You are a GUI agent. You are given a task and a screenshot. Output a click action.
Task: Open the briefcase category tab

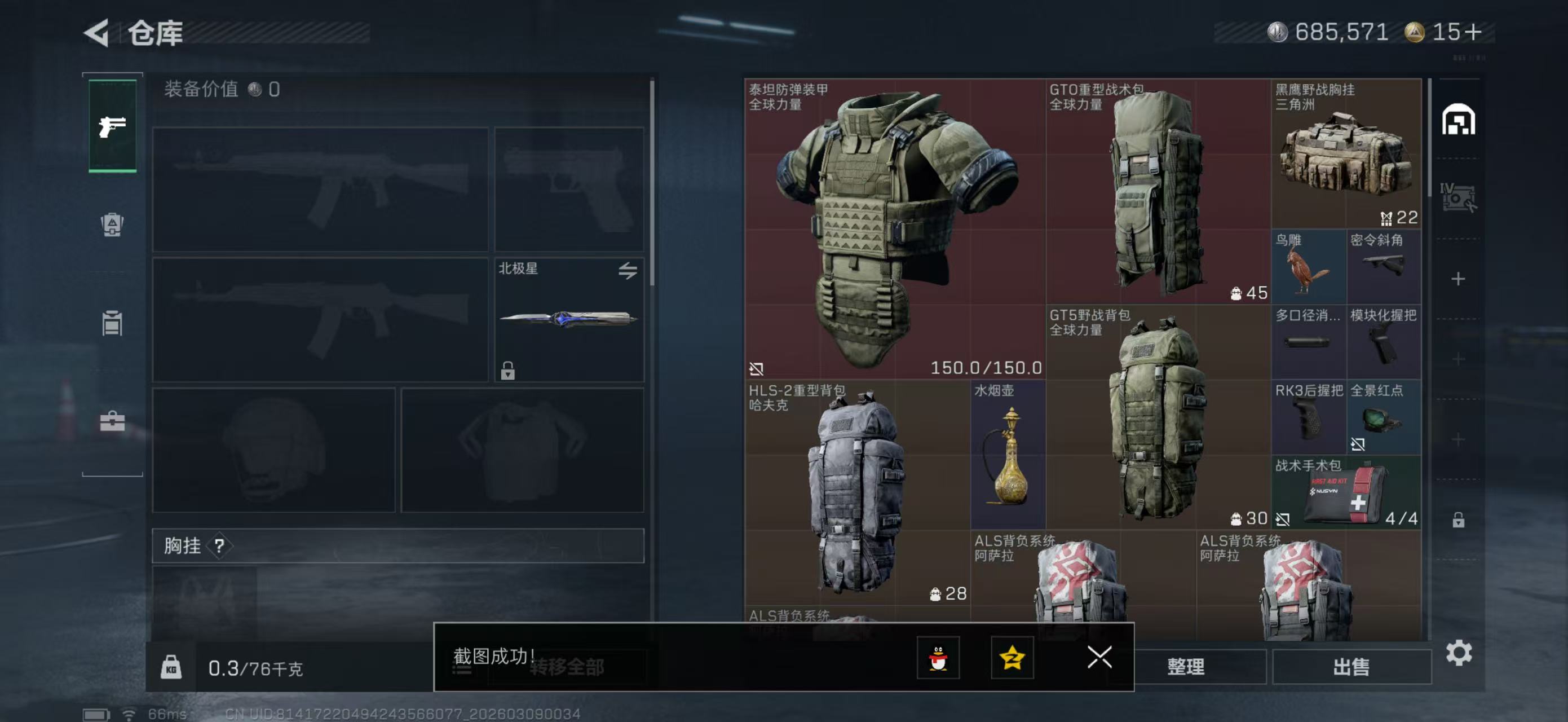[113, 421]
